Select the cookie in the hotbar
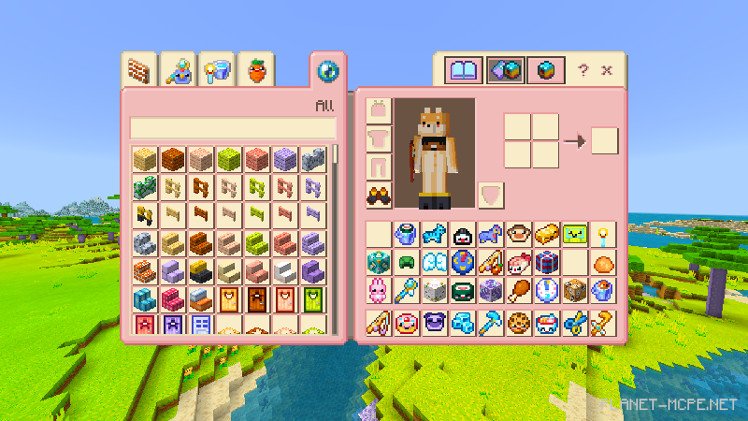The width and height of the screenshot is (748, 421). point(518,322)
